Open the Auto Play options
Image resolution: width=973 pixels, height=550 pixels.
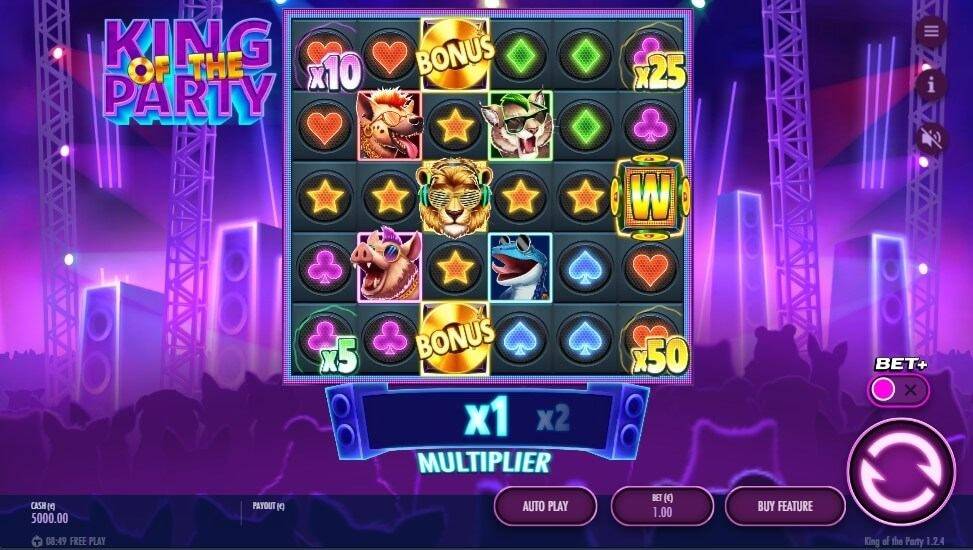(x=545, y=506)
